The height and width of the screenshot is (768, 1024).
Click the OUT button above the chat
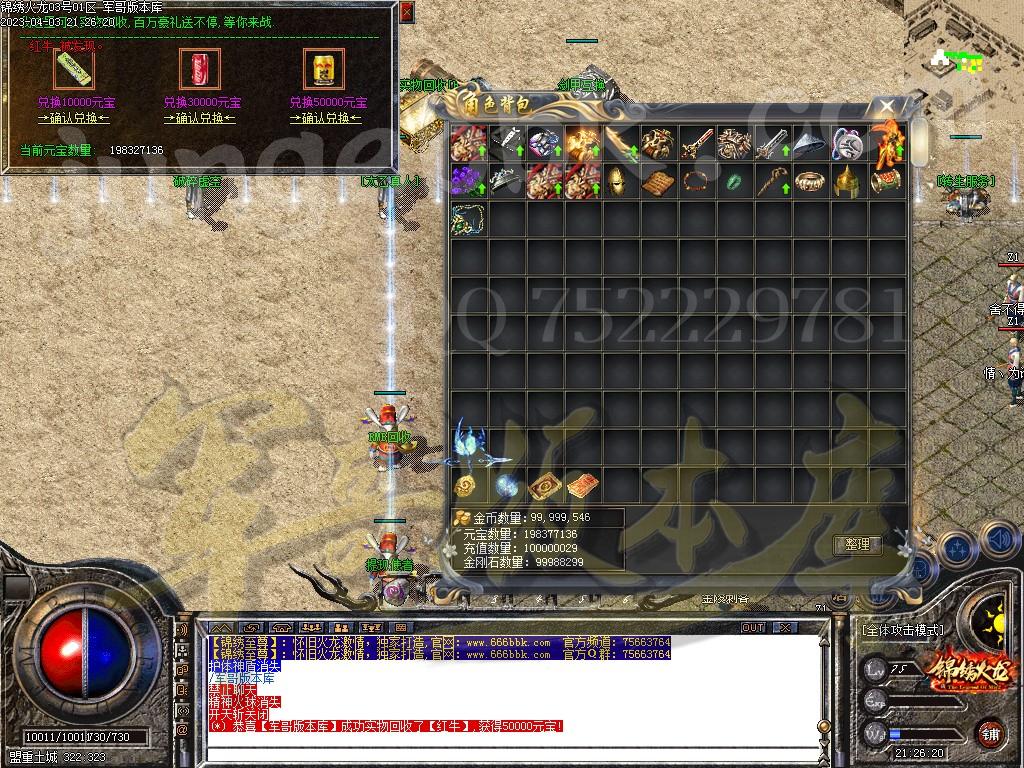[753, 627]
